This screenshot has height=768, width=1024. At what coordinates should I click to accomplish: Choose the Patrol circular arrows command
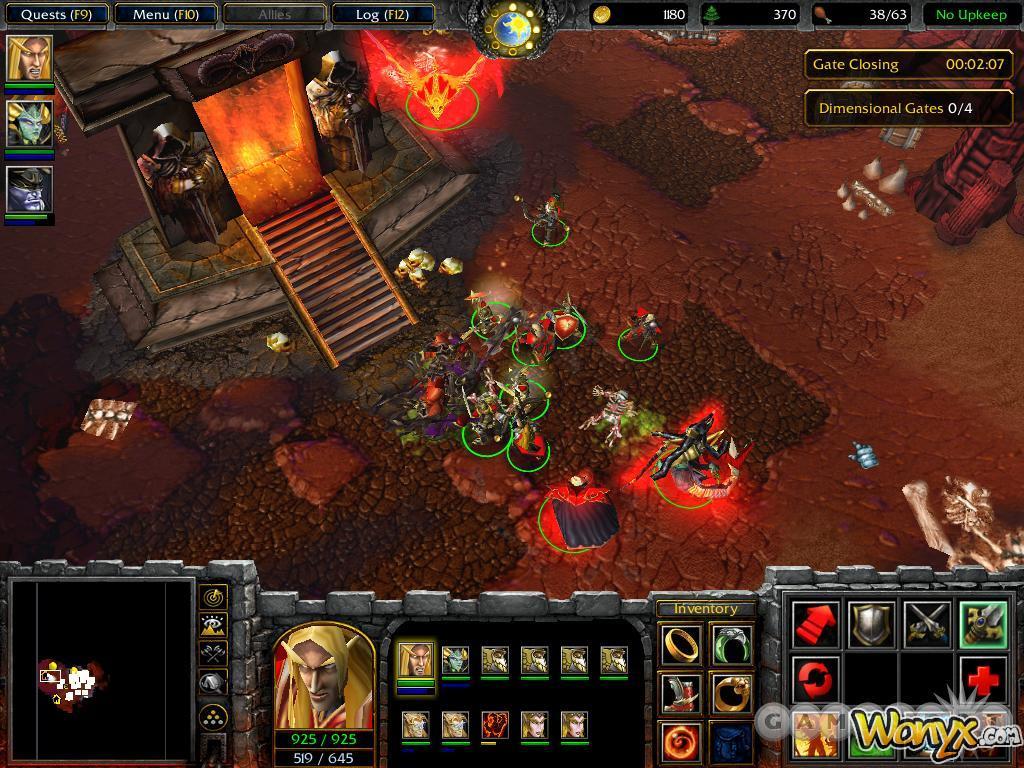point(815,680)
